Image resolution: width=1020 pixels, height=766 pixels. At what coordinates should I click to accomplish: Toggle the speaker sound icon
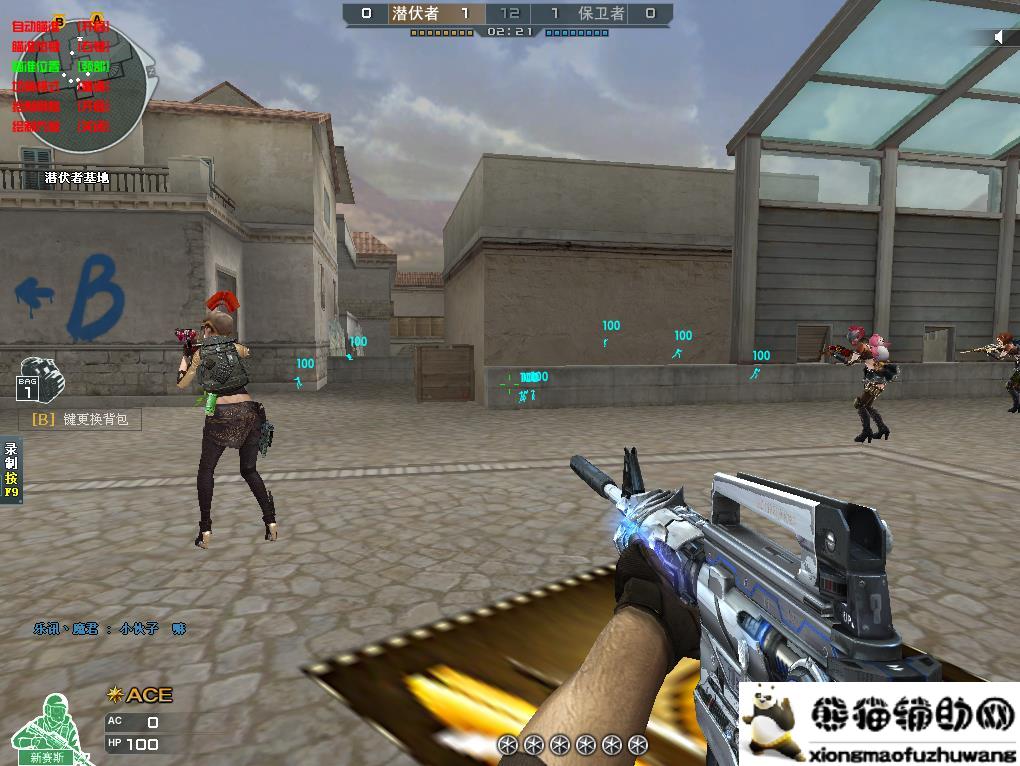pyautogui.click(x=999, y=37)
